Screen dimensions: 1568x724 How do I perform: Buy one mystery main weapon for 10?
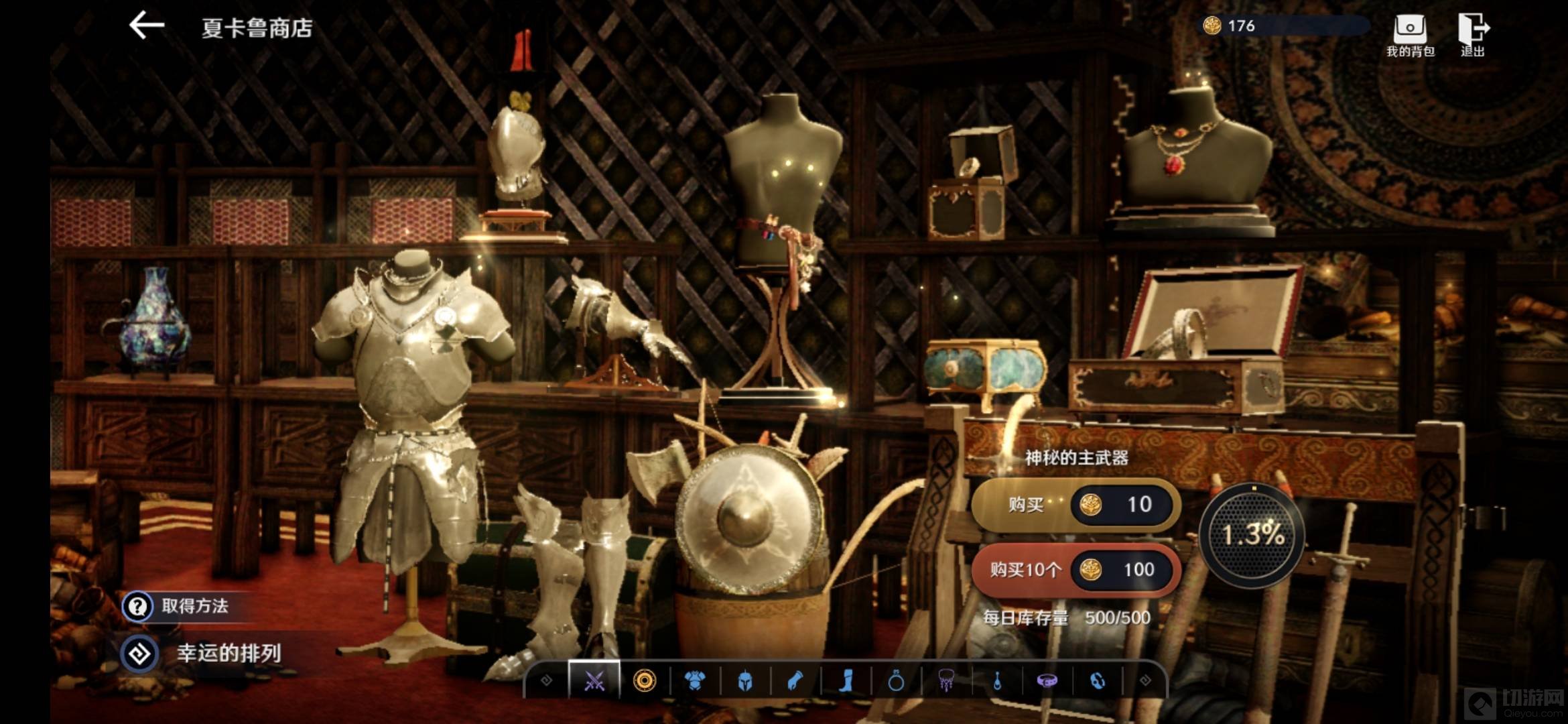(1075, 504)
